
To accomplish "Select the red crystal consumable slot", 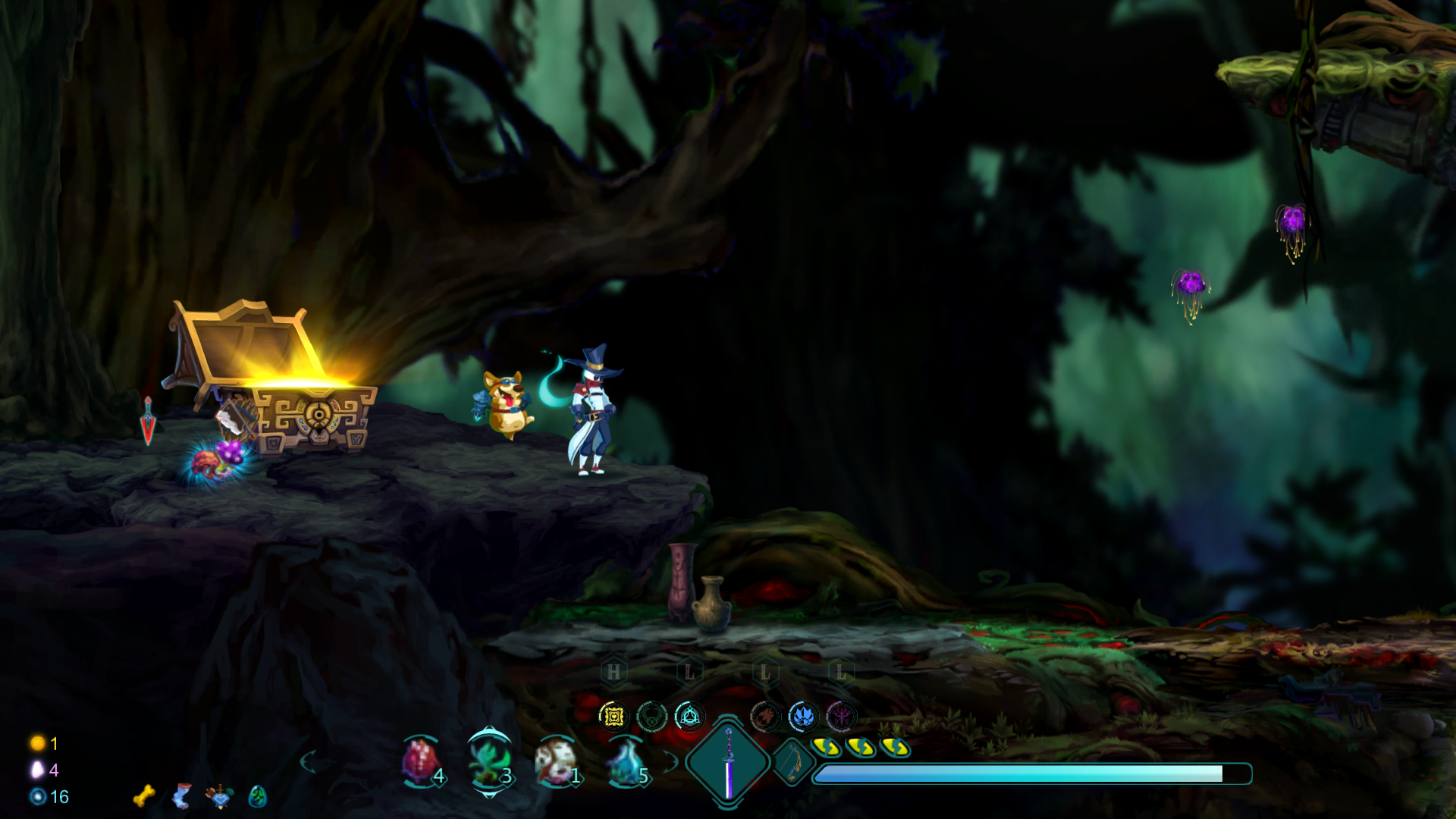I will pos(420,762).
